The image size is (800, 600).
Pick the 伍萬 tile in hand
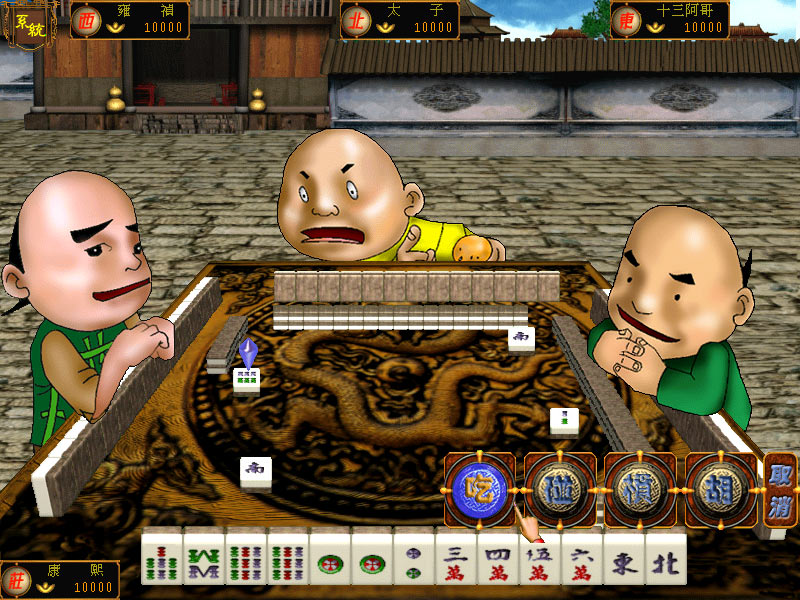(x=540, y=557)
